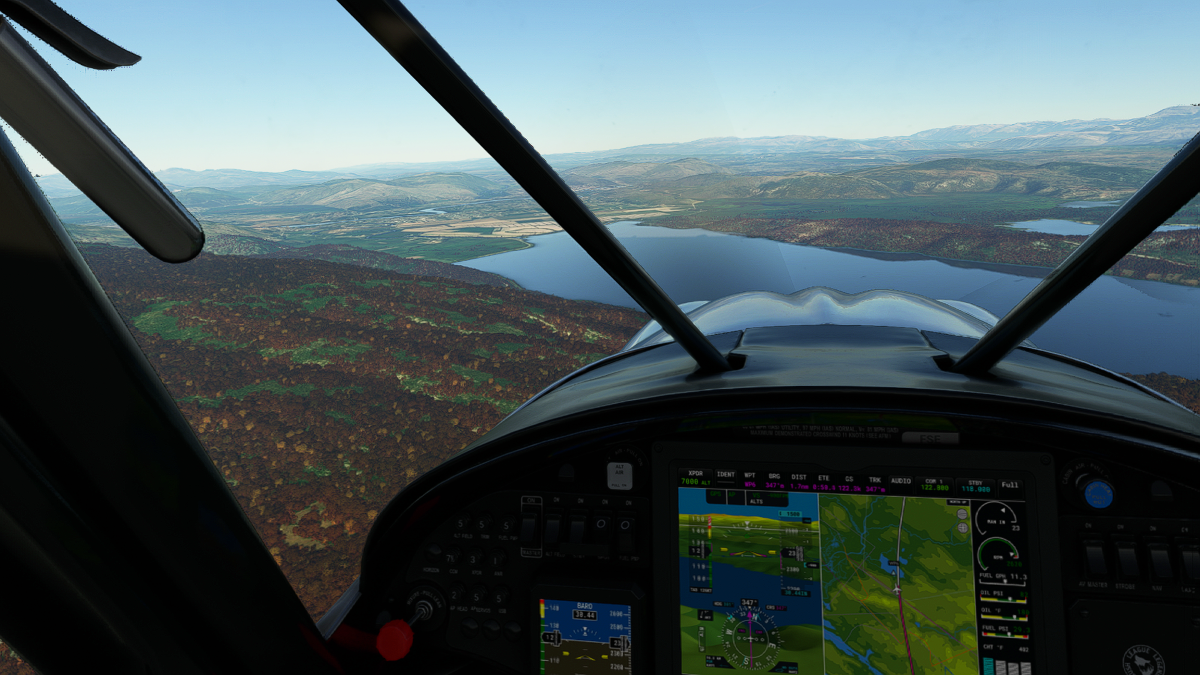The width and height of the screenshot is (1200, 675).
Task: Open the AUDIO panel button
Action: point(901,481)
